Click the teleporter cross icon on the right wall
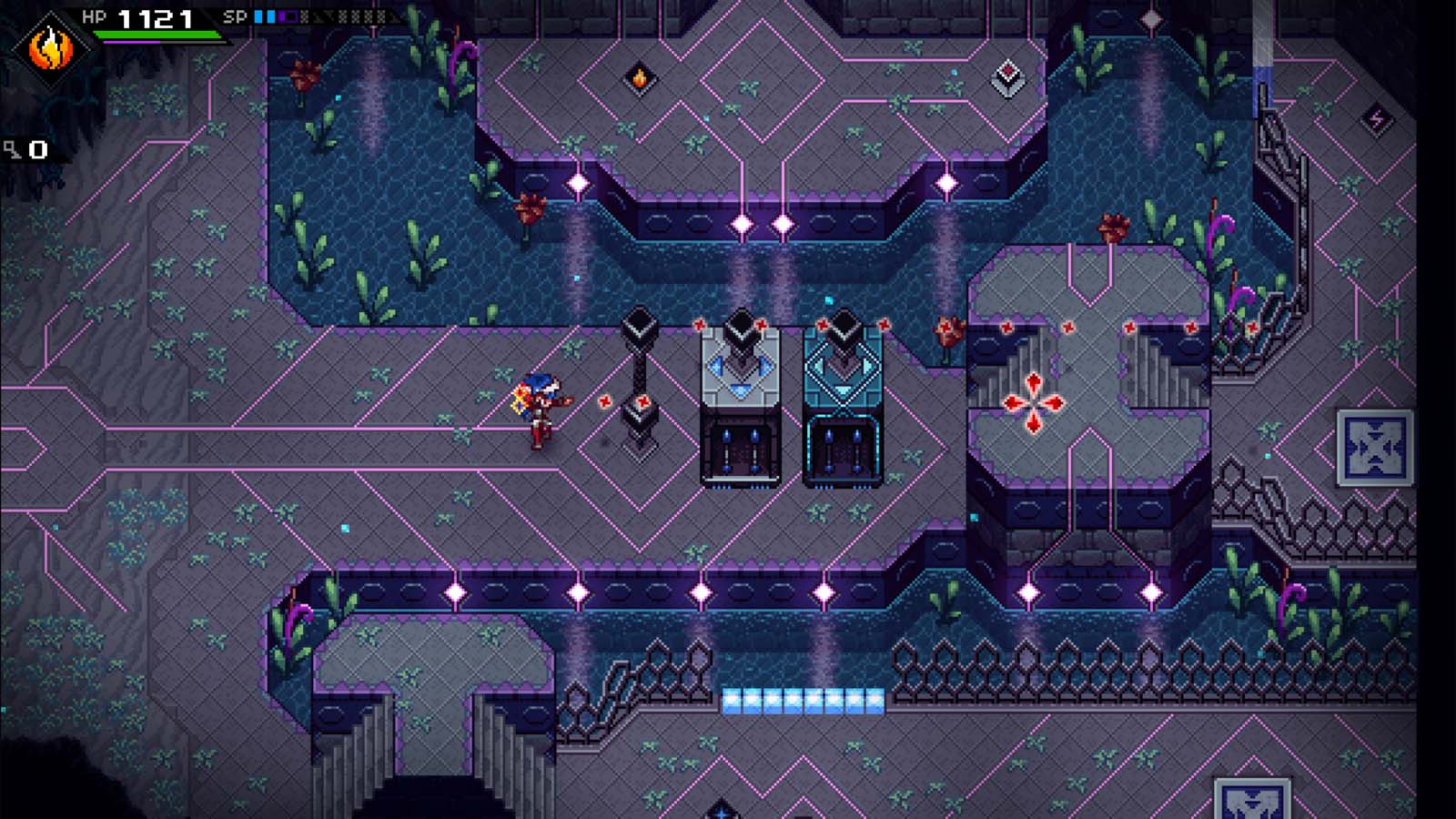 (1377, 449)
